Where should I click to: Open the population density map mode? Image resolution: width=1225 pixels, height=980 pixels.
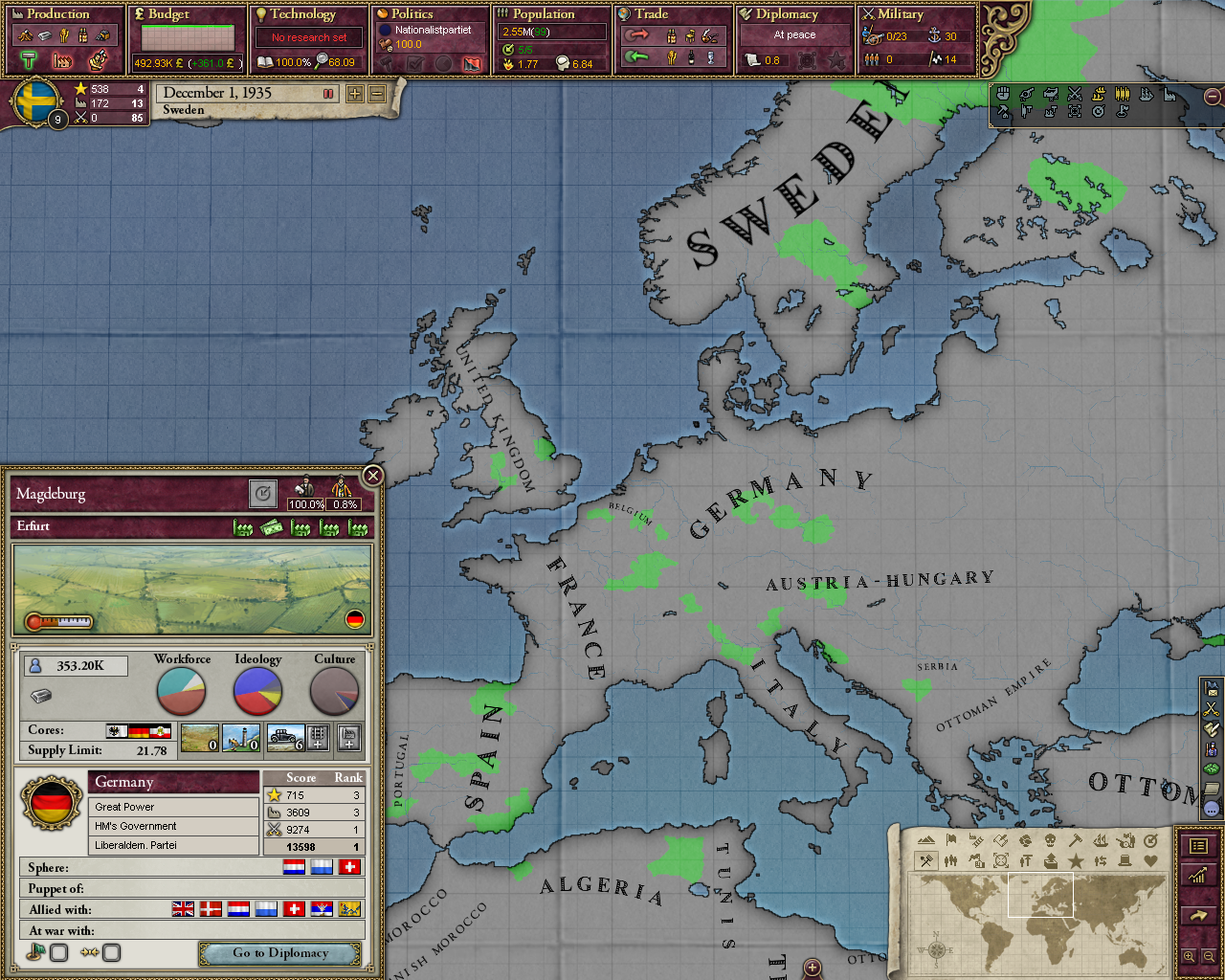(950, 859)
